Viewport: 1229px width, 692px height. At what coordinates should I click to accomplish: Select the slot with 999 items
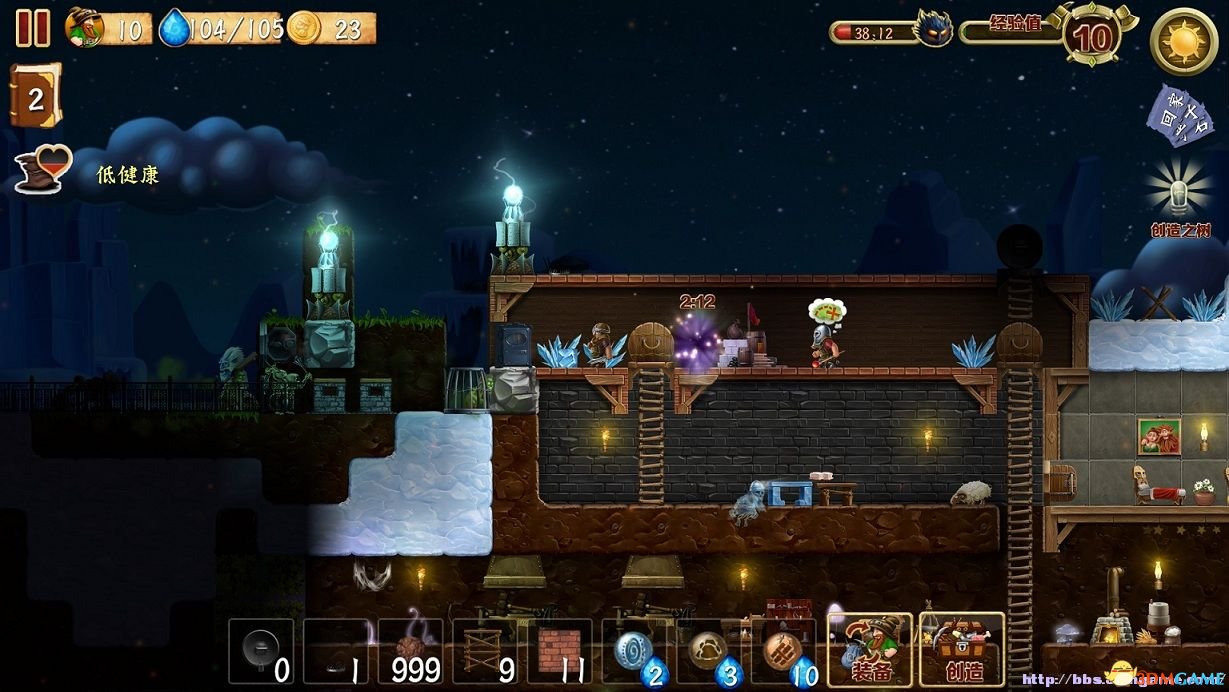coord(411,651)
